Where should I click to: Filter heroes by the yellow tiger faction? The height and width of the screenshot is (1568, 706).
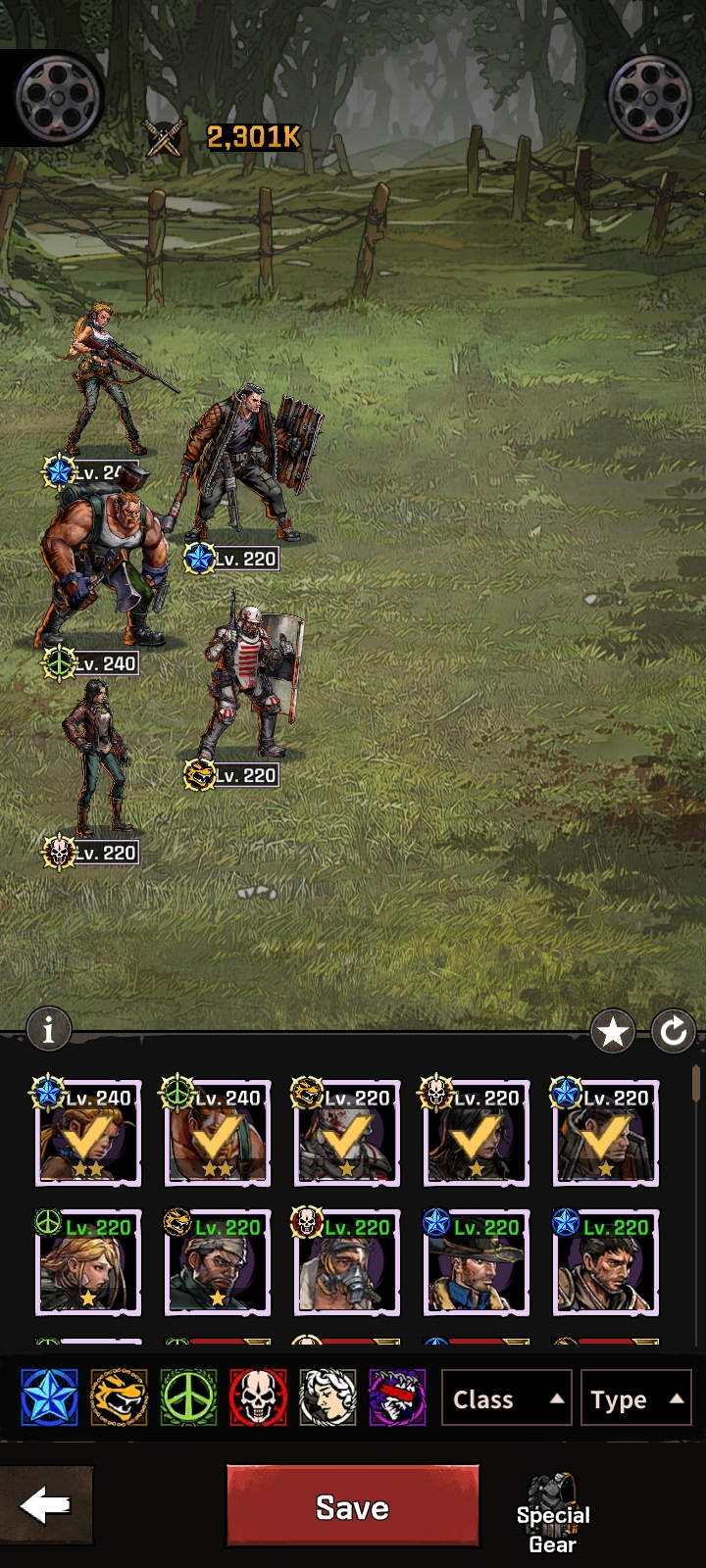pyautogui.click(x=119, y=1397)
